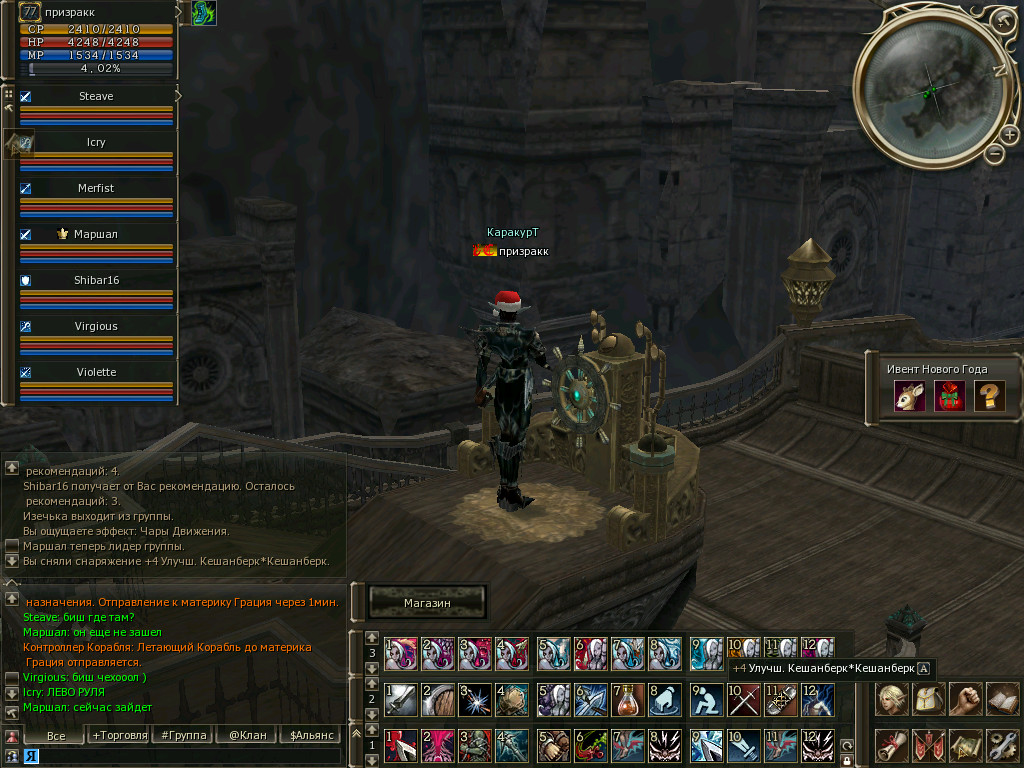Open the @Клан chat tab
The image size is (1024, 768).
click(246, 735)
